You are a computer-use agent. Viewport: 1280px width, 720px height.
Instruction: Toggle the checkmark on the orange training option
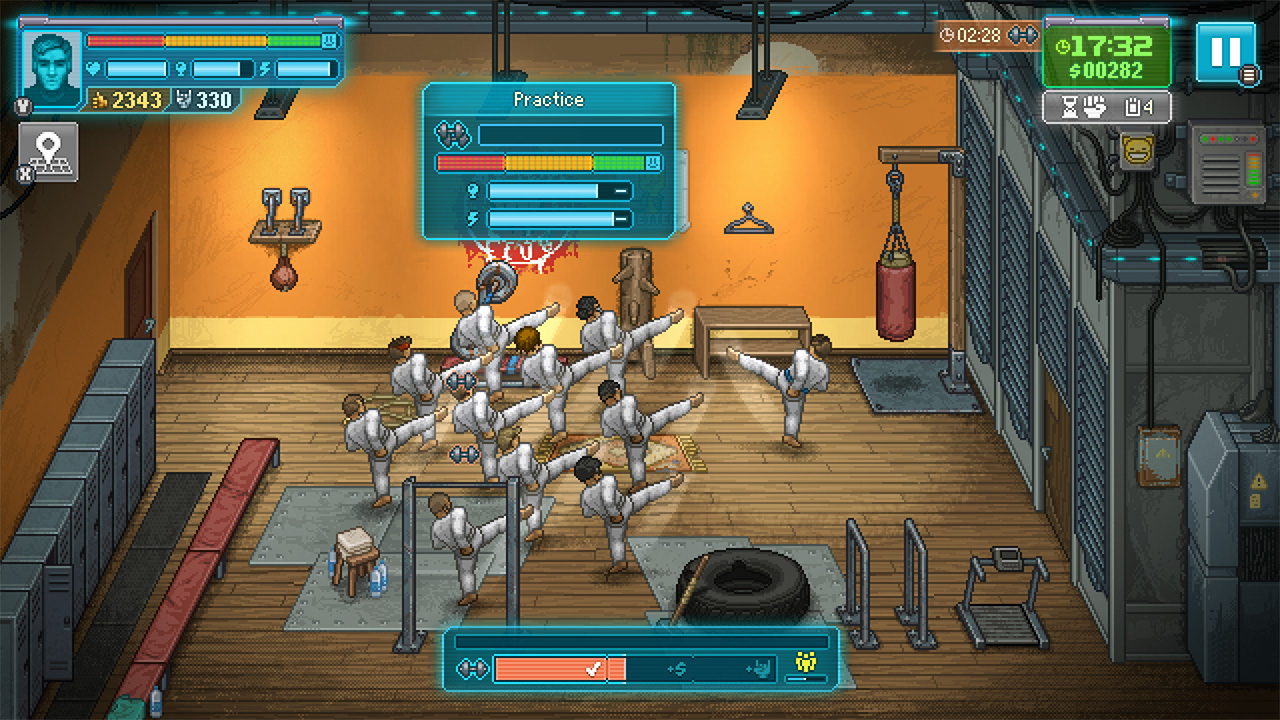click(x=594, y=667)
